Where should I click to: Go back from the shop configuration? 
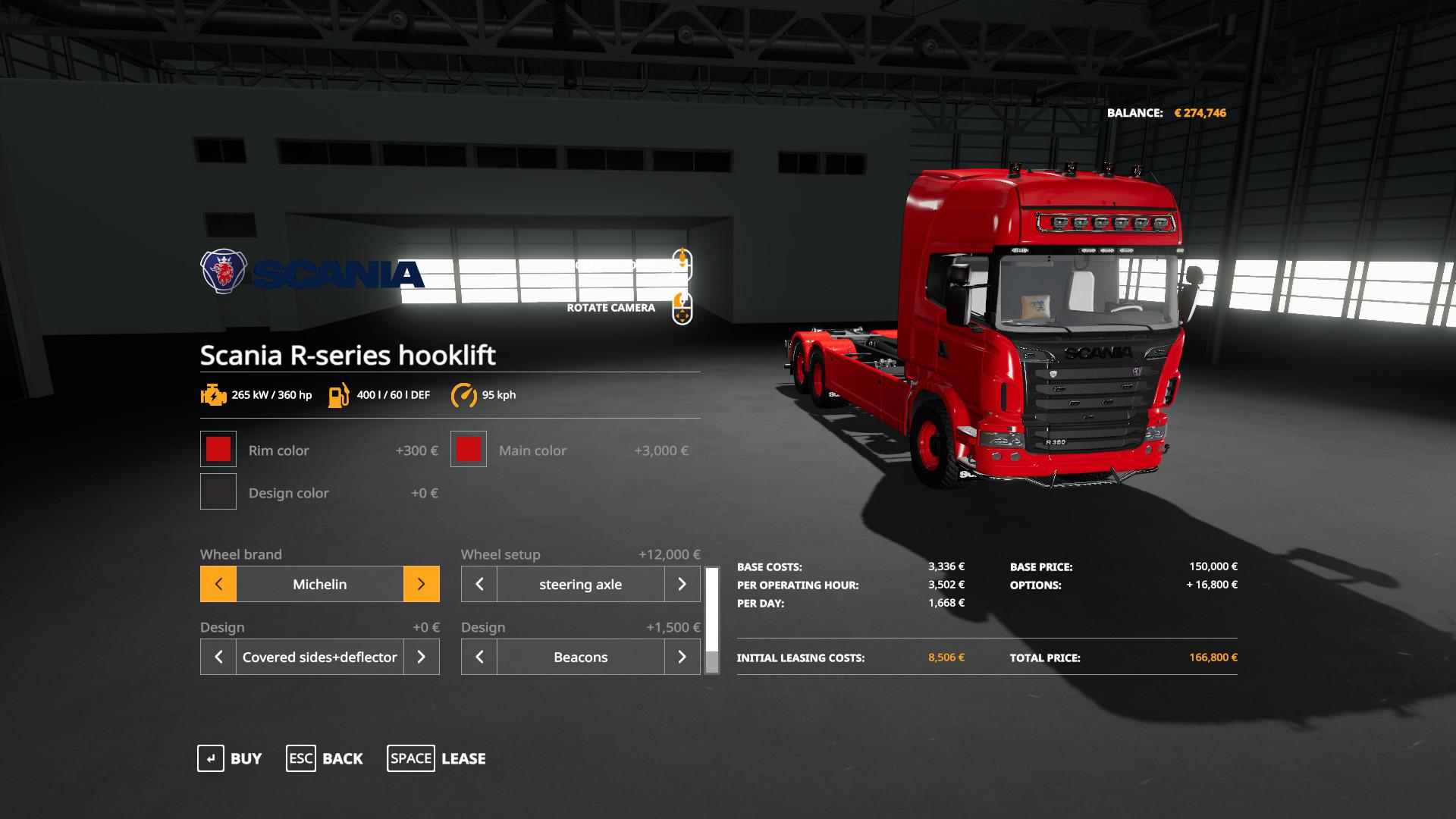tap(325, 758)
